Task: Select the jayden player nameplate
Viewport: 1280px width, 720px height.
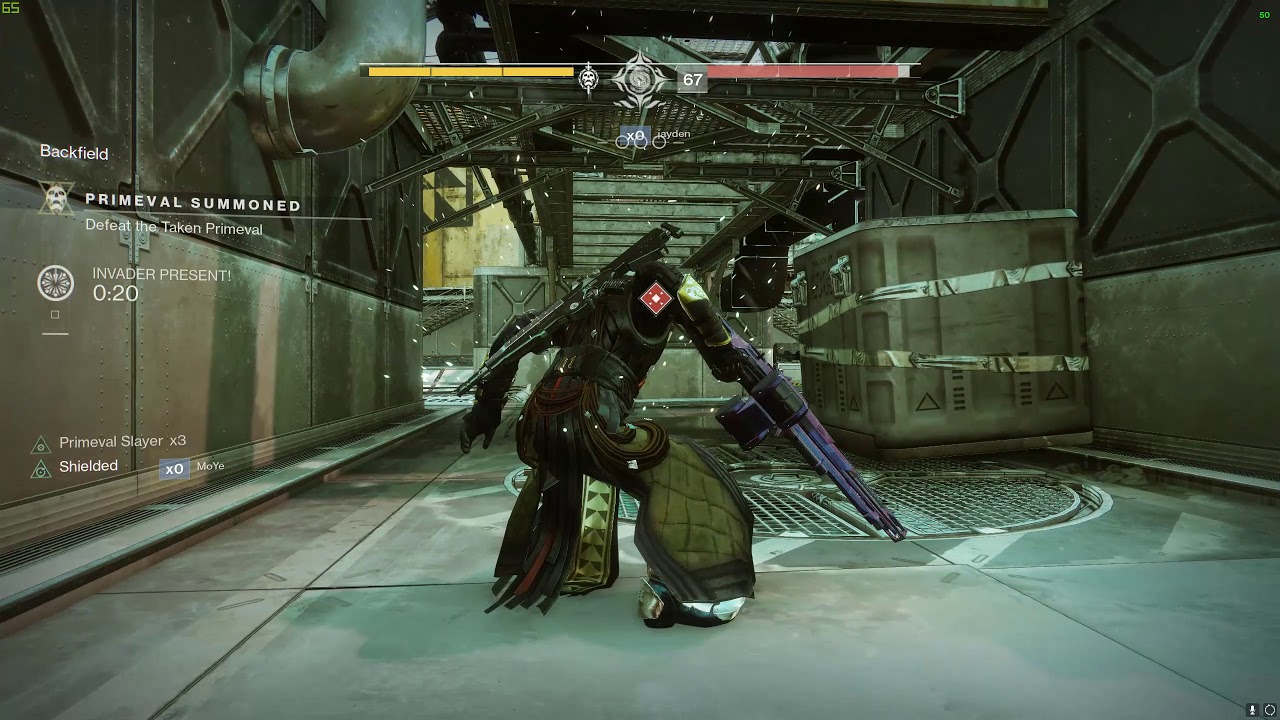Action: pyautogui.click(x=673, y=134)
